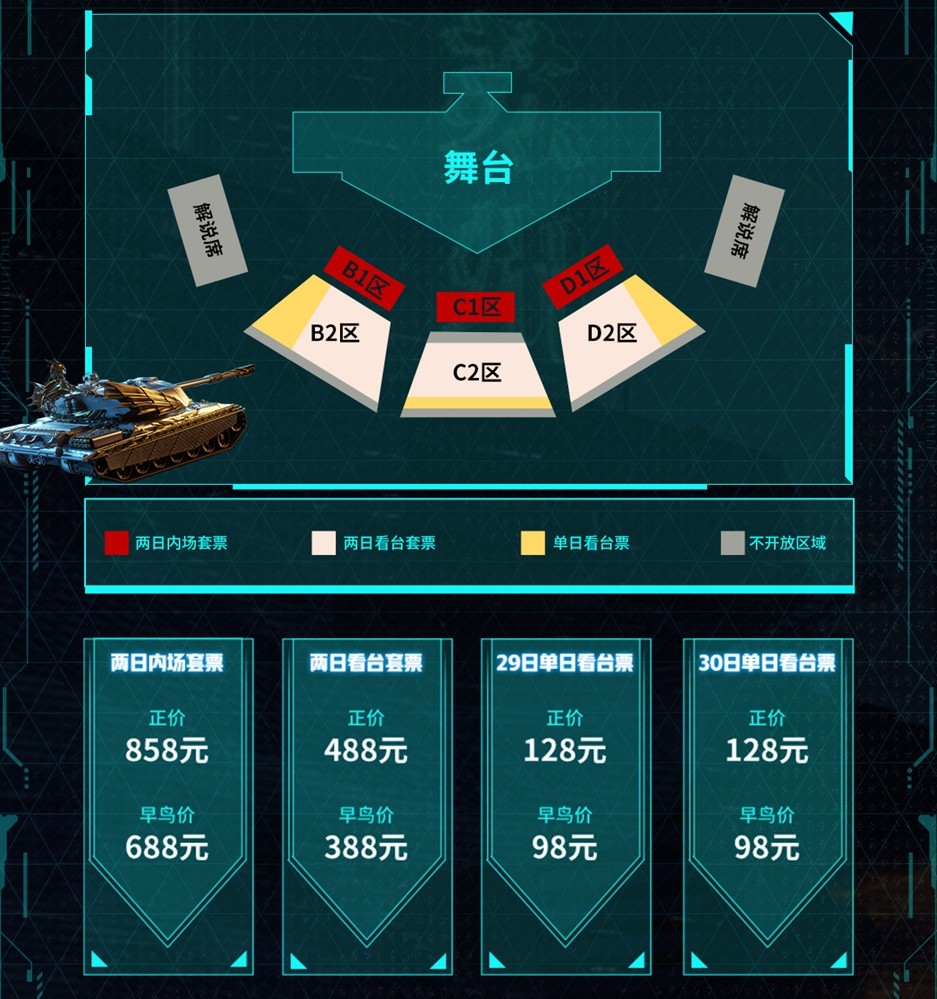Pick the C2区 stand section
The image size is (937, 999).
[x=477, y=373]
